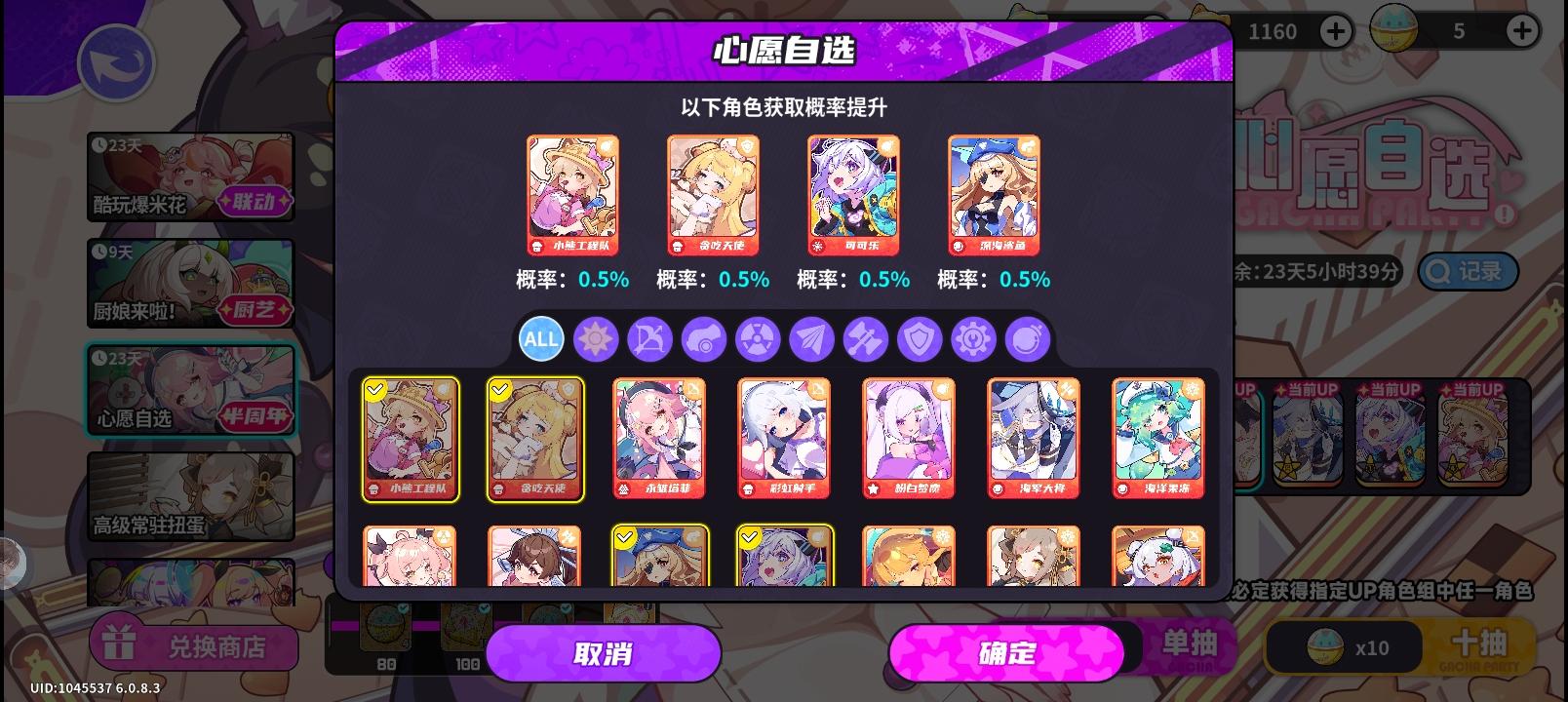Select the shield class filter icon

click(x=920, y=339)
